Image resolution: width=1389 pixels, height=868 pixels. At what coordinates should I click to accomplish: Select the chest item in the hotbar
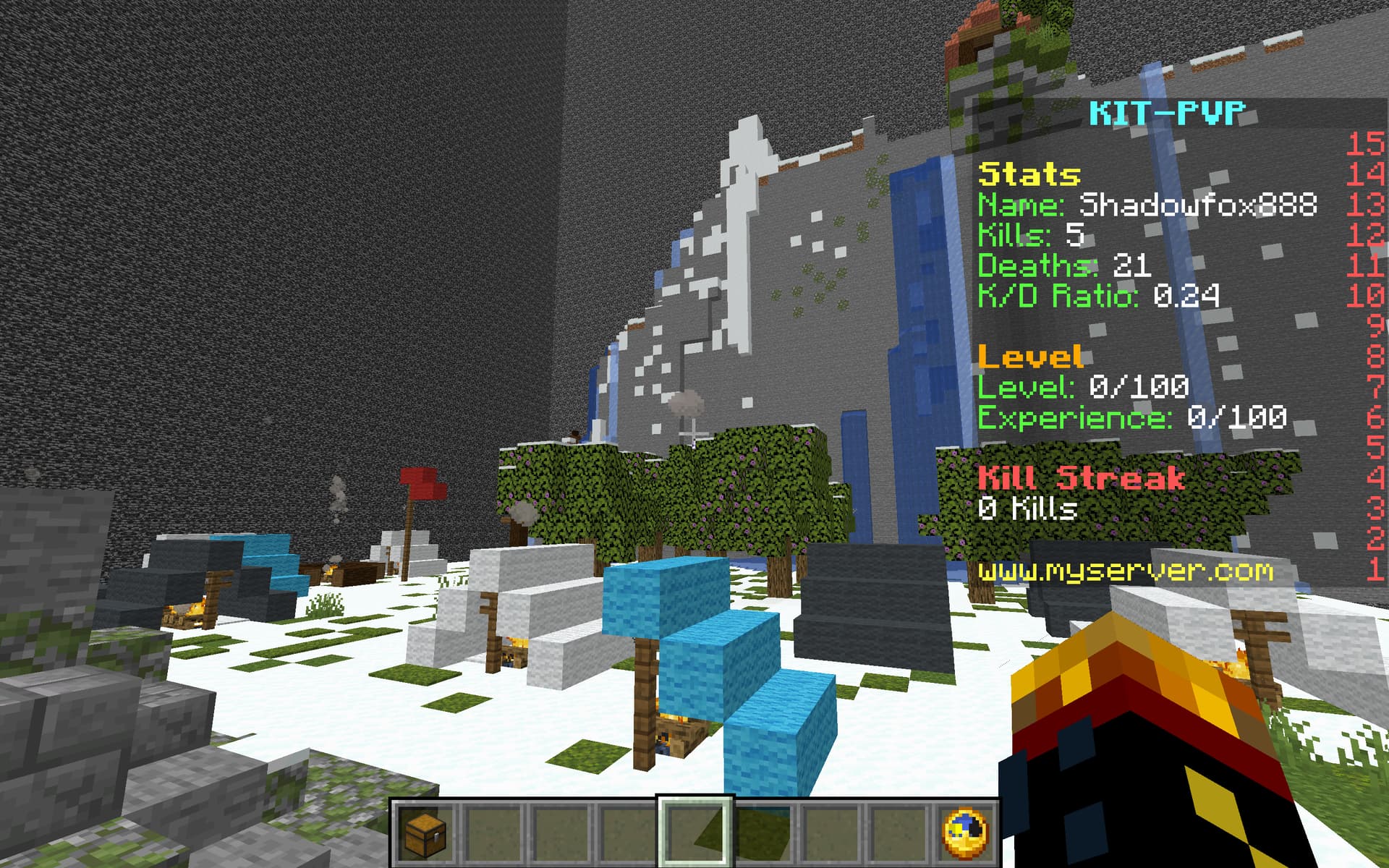tap(425, 832)
